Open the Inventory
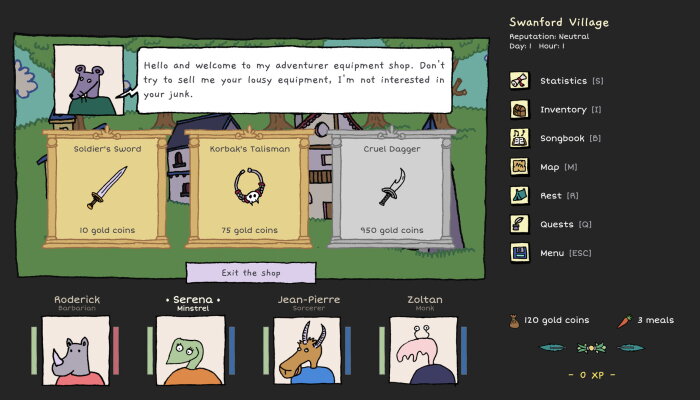This screenshot has width=700, height=400. coord(563,110)
